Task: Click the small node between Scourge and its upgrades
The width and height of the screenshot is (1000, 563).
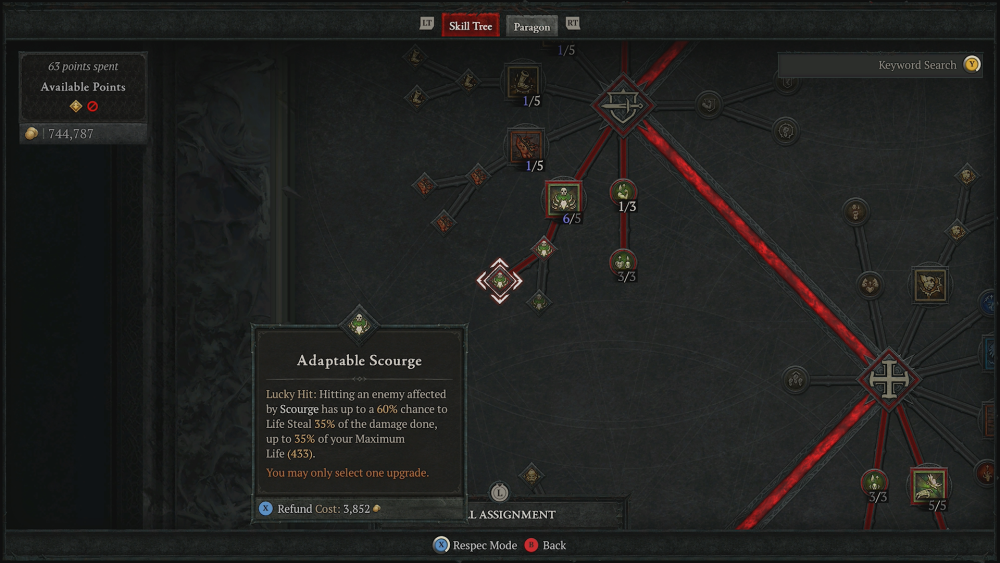Action: click(x=543, y=246)
